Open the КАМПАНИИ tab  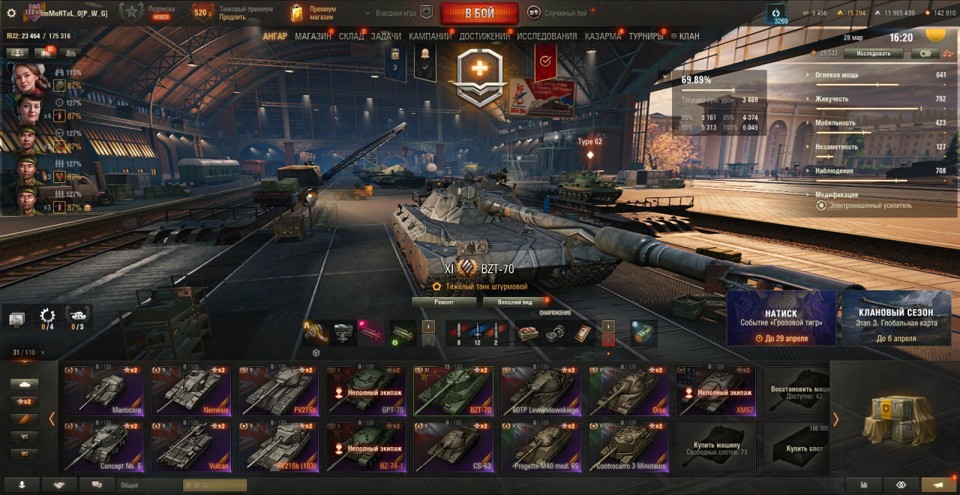(x=429, y=36)
